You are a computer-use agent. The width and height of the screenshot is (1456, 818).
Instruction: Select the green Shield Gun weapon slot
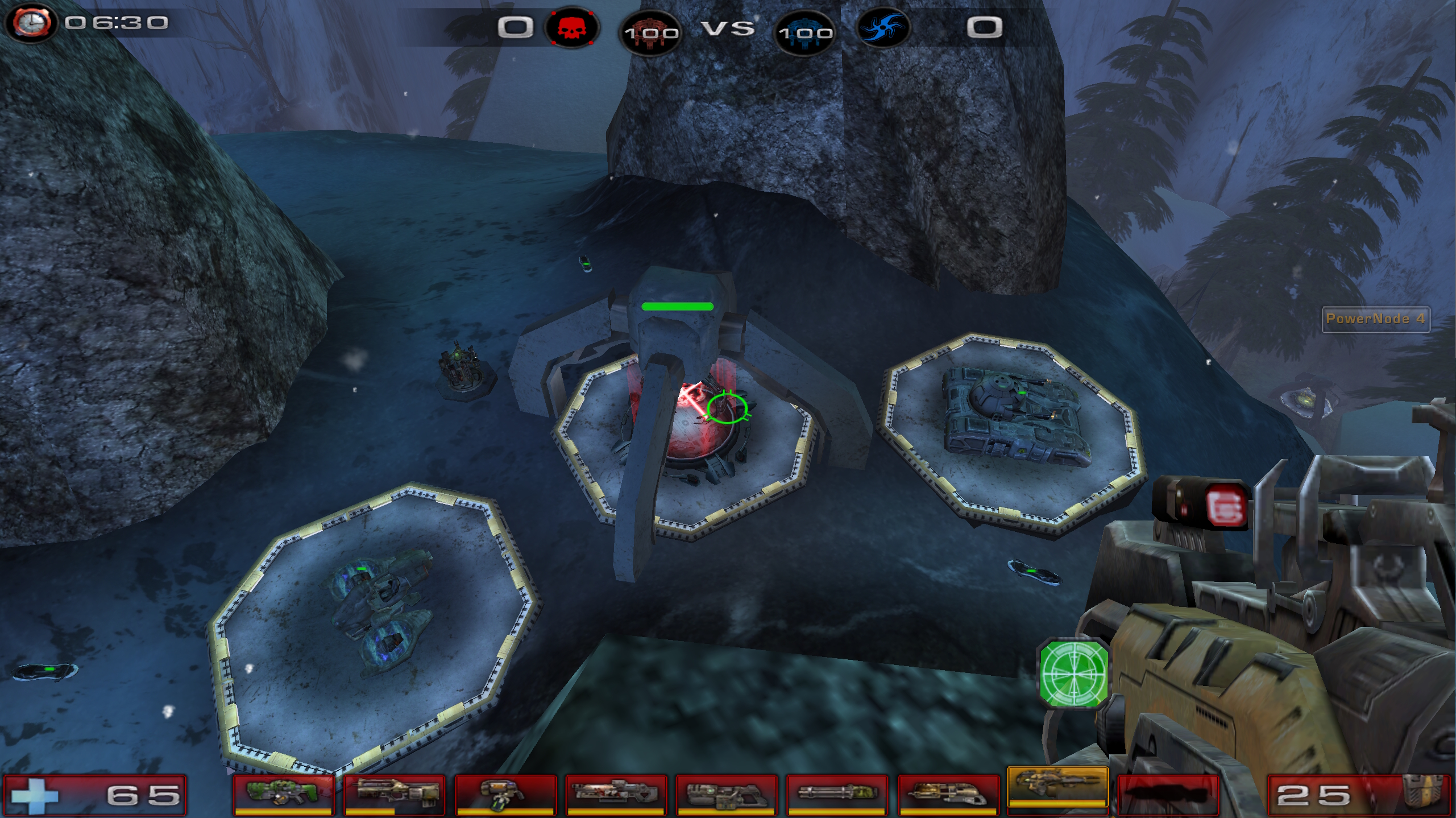pyautogui.click(x=282, y=794)
